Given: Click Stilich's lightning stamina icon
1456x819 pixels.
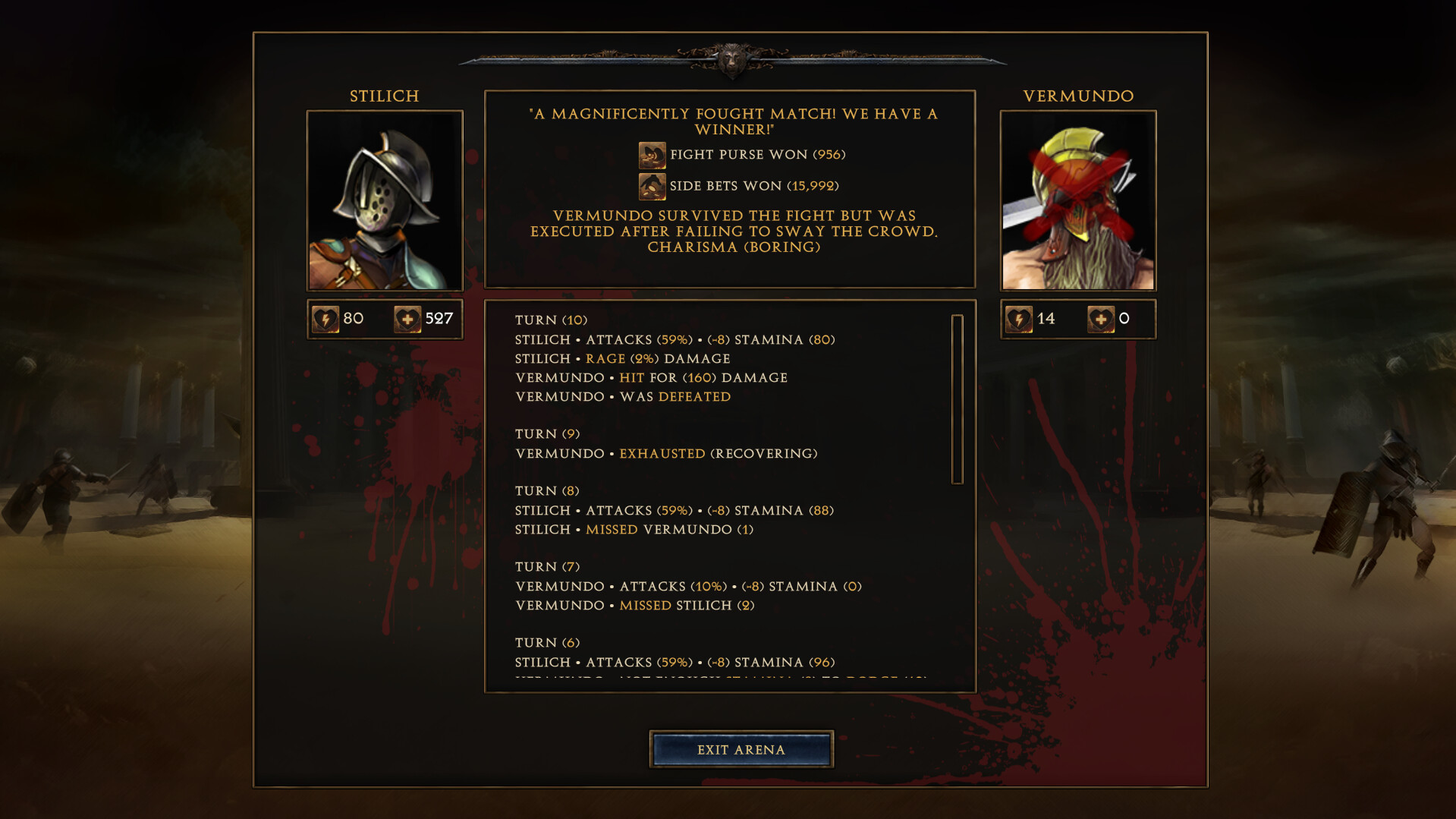Looking at the screenshot, I should pos(325,319).
